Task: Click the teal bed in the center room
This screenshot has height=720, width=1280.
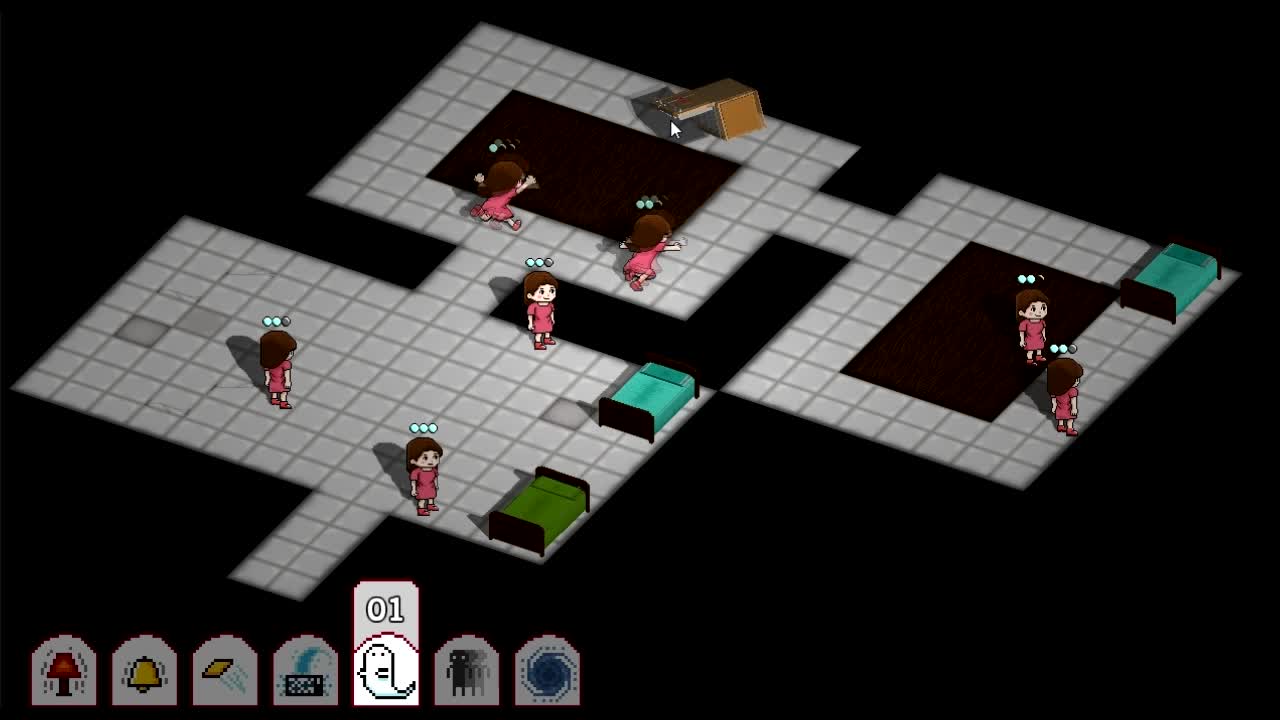Action: [650, 395]
